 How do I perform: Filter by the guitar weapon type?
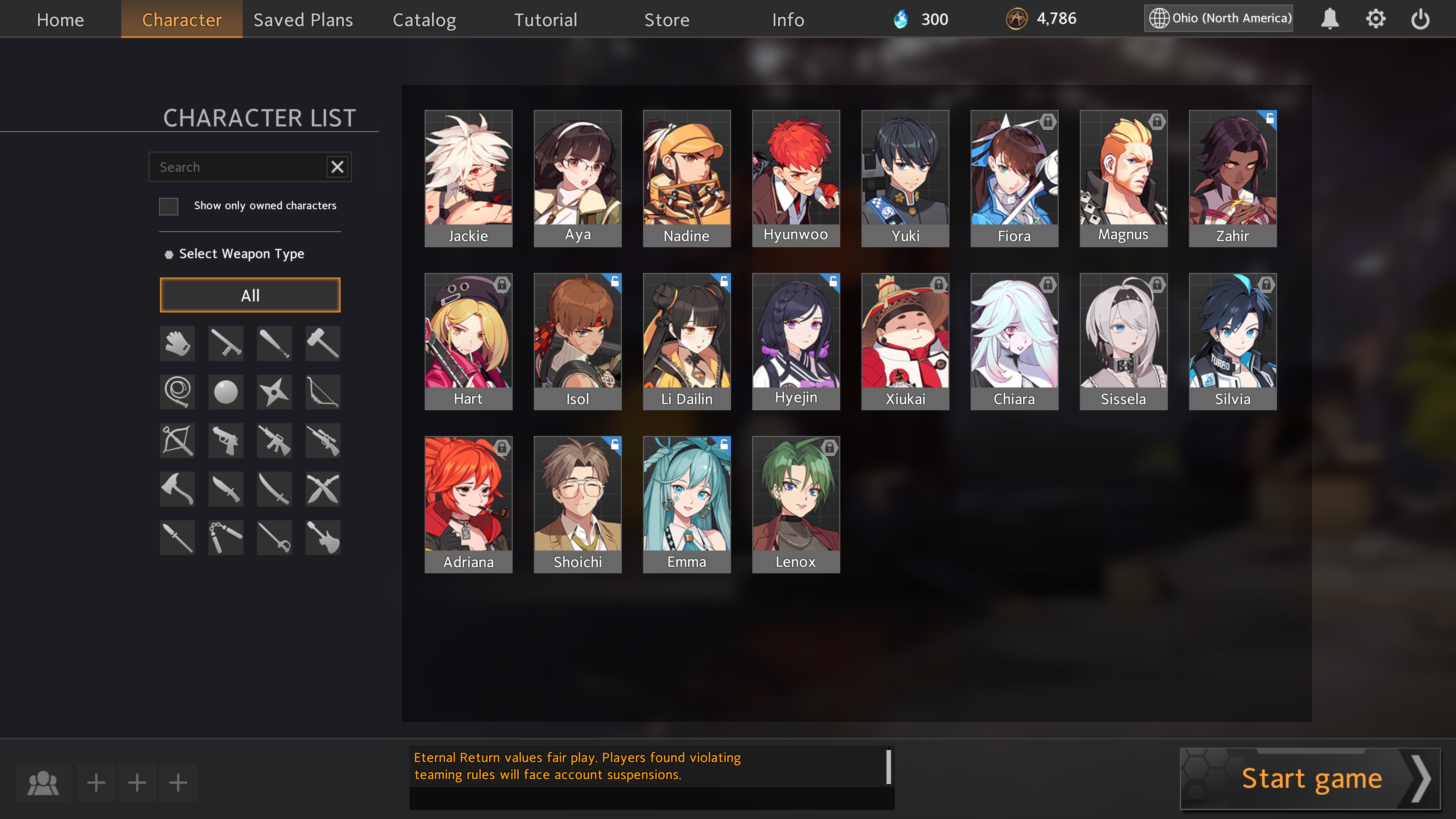(323, 538)
